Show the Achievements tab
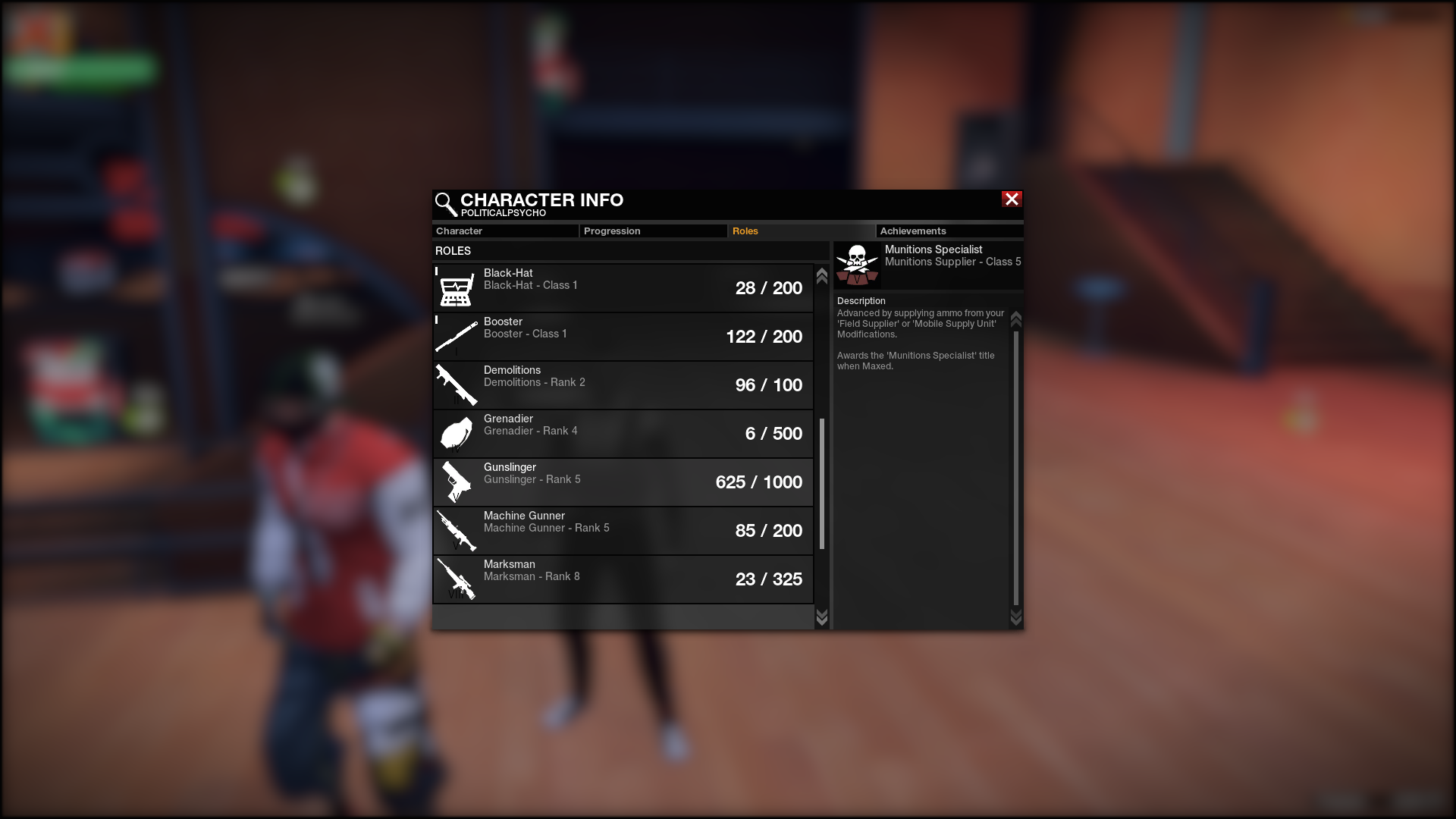The width and height of the screenshot is (1456, 819). click(949, 231)
